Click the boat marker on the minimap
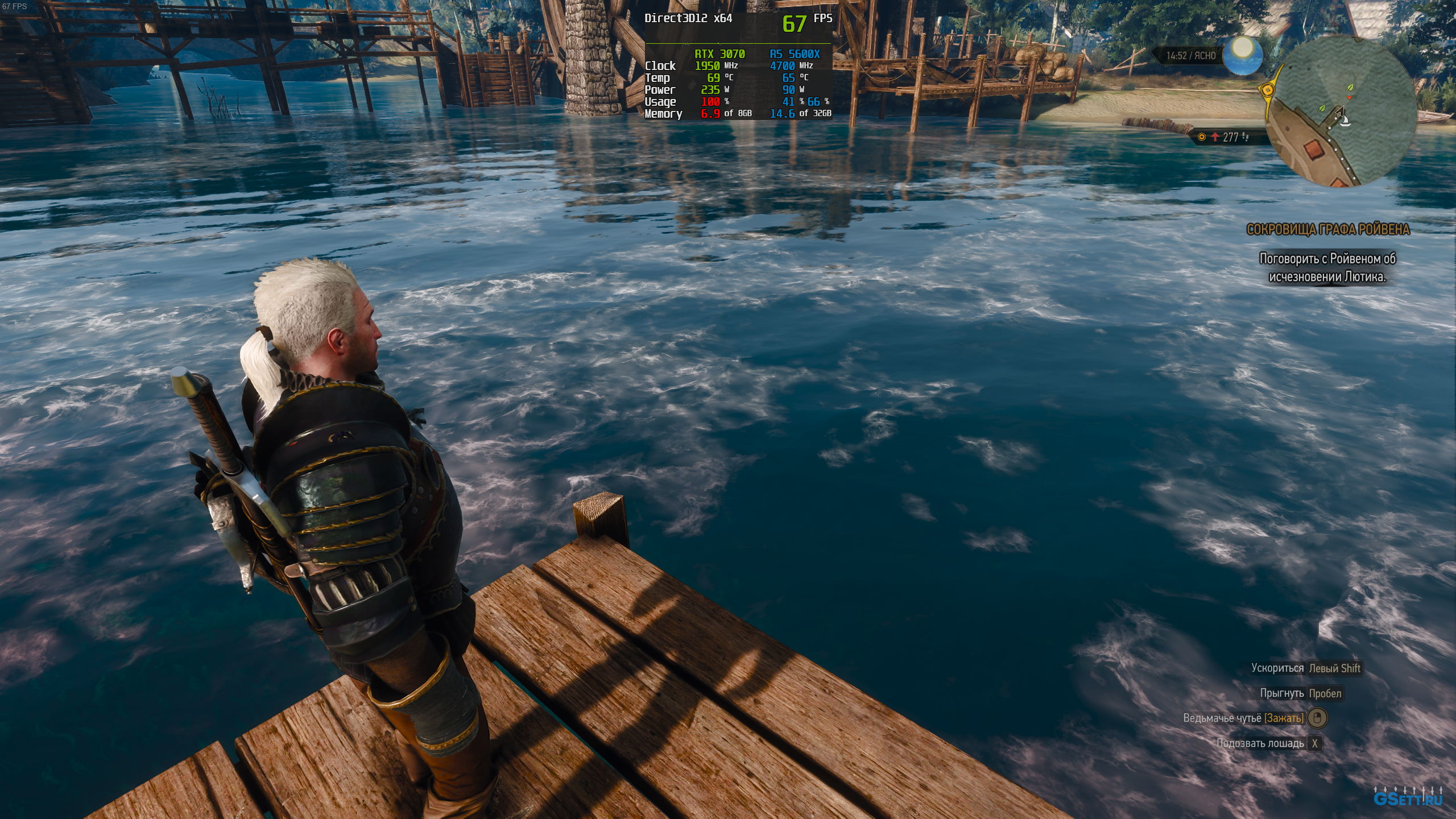This screenshot has height=819, width=1456. 1345,121
